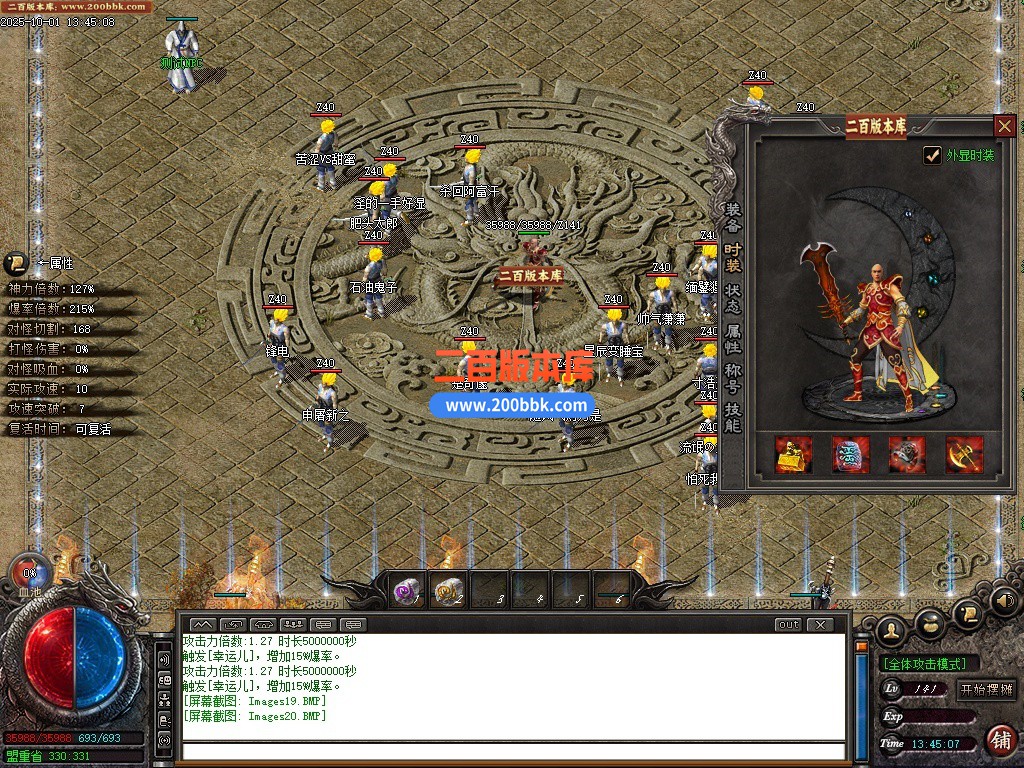Use the golden scroll in hotbar slot 2
The width and height of the screenshot is (1024, 768).
coord(448,591)
